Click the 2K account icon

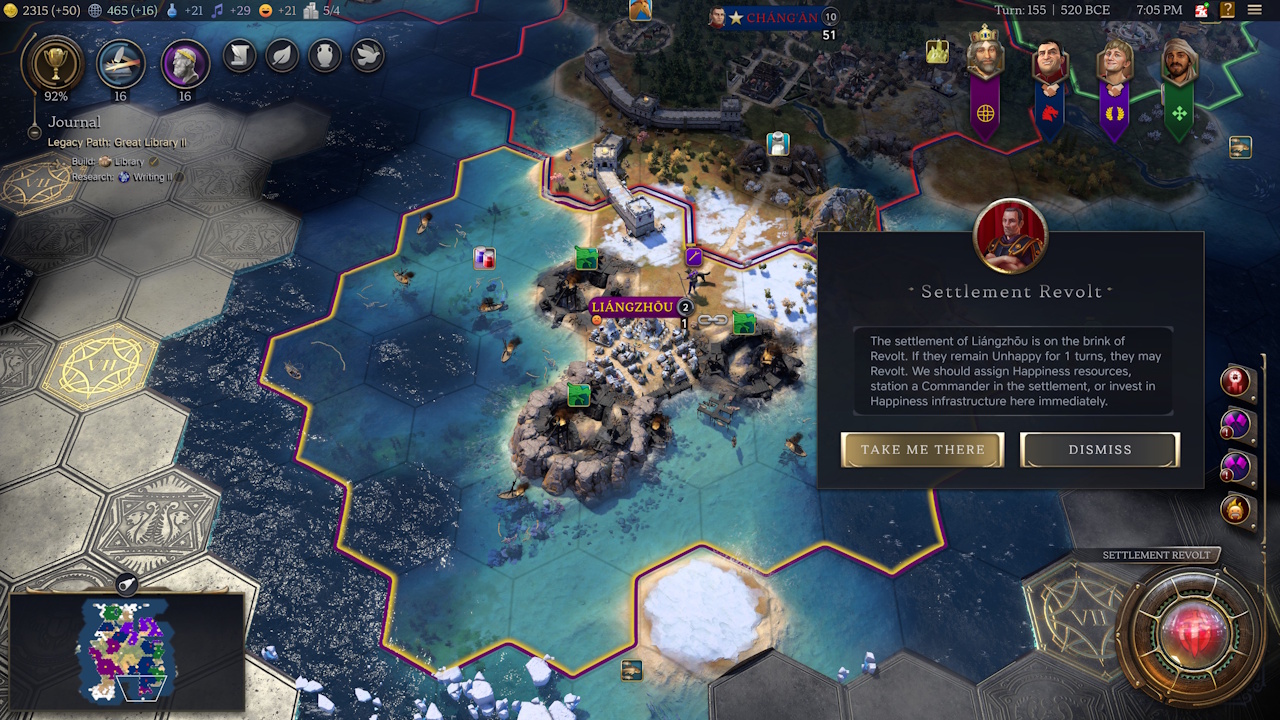coord(1200,10)
